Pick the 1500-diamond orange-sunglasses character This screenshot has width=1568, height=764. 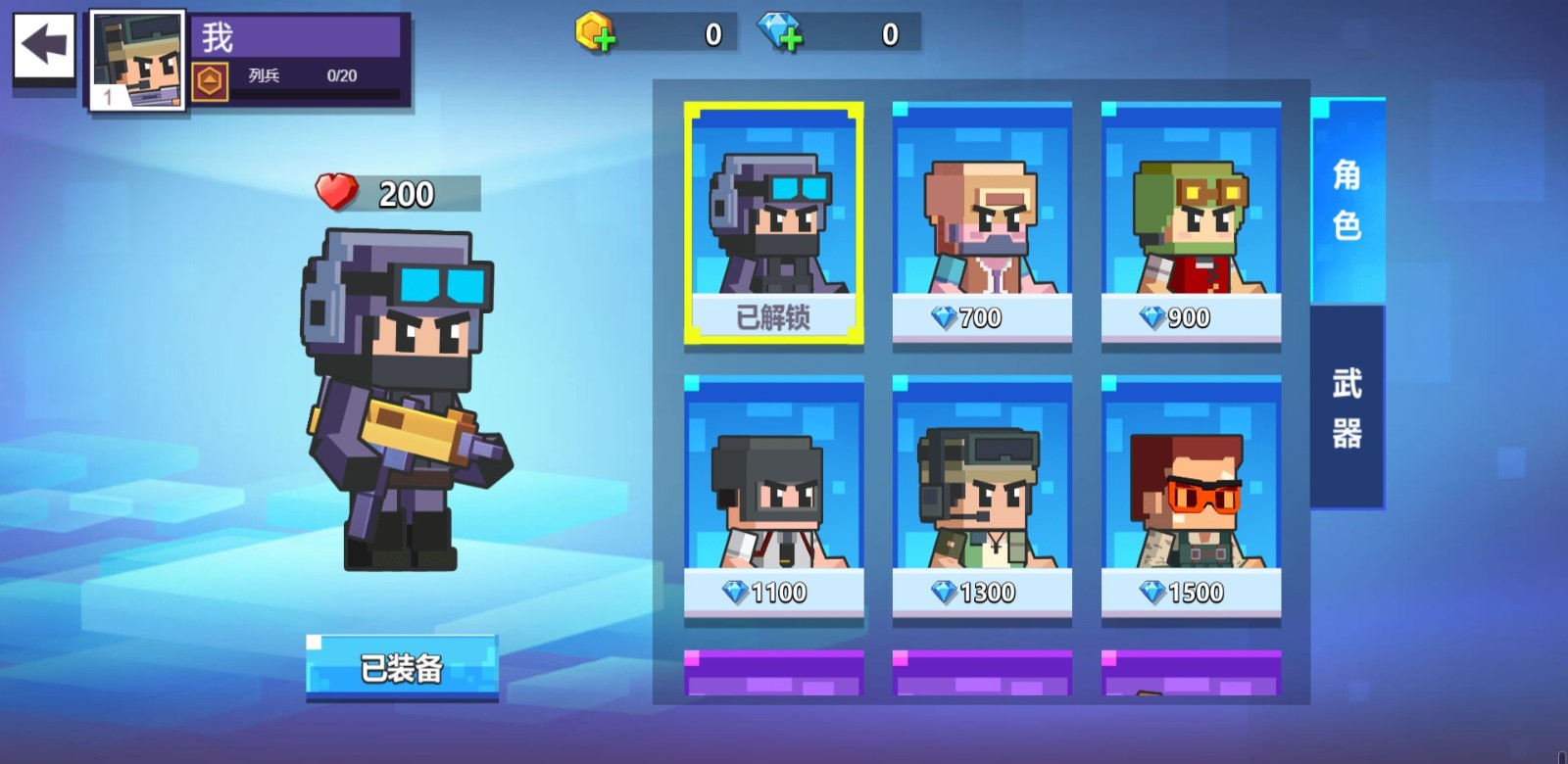pyautogui.click(x=1191, y=498)
